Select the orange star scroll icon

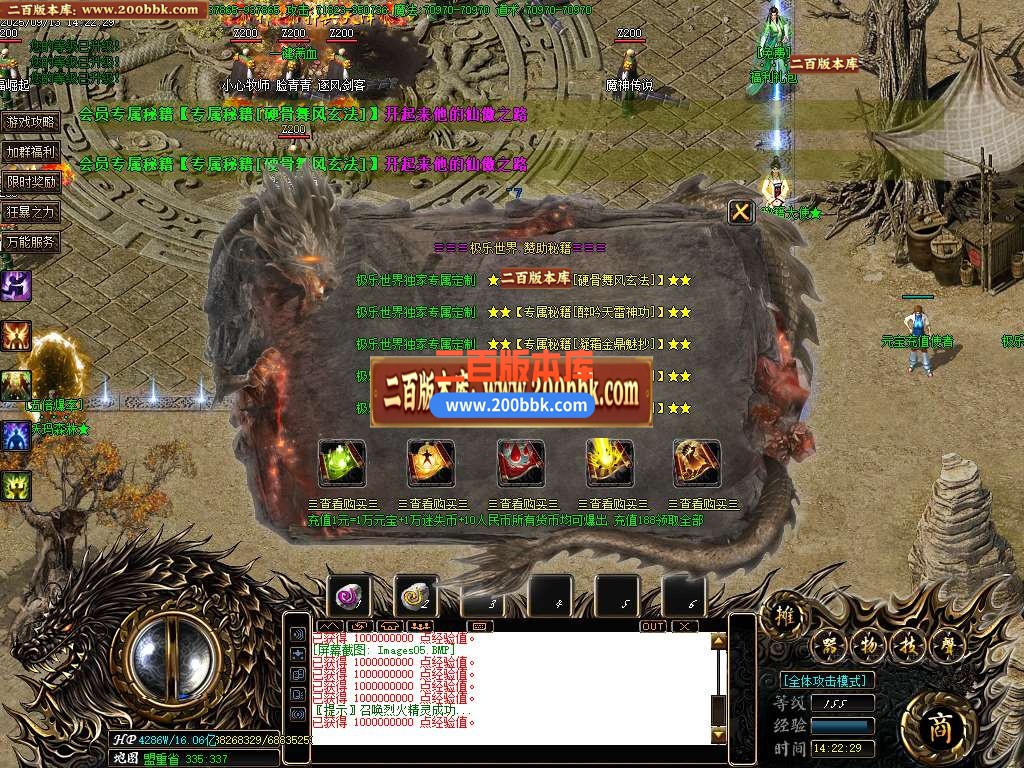431,463
